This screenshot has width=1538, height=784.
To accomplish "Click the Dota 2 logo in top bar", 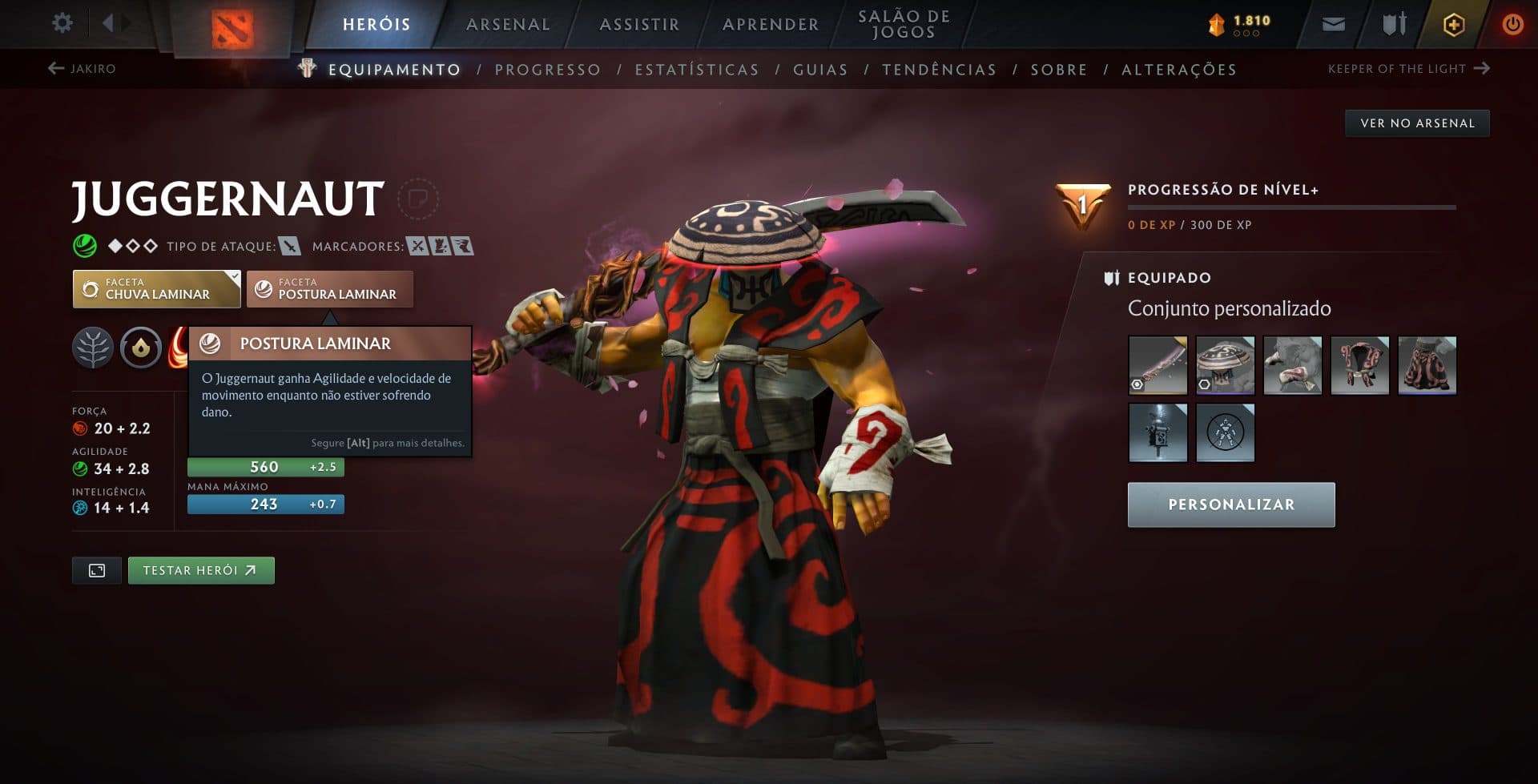I will coord(231,27).
